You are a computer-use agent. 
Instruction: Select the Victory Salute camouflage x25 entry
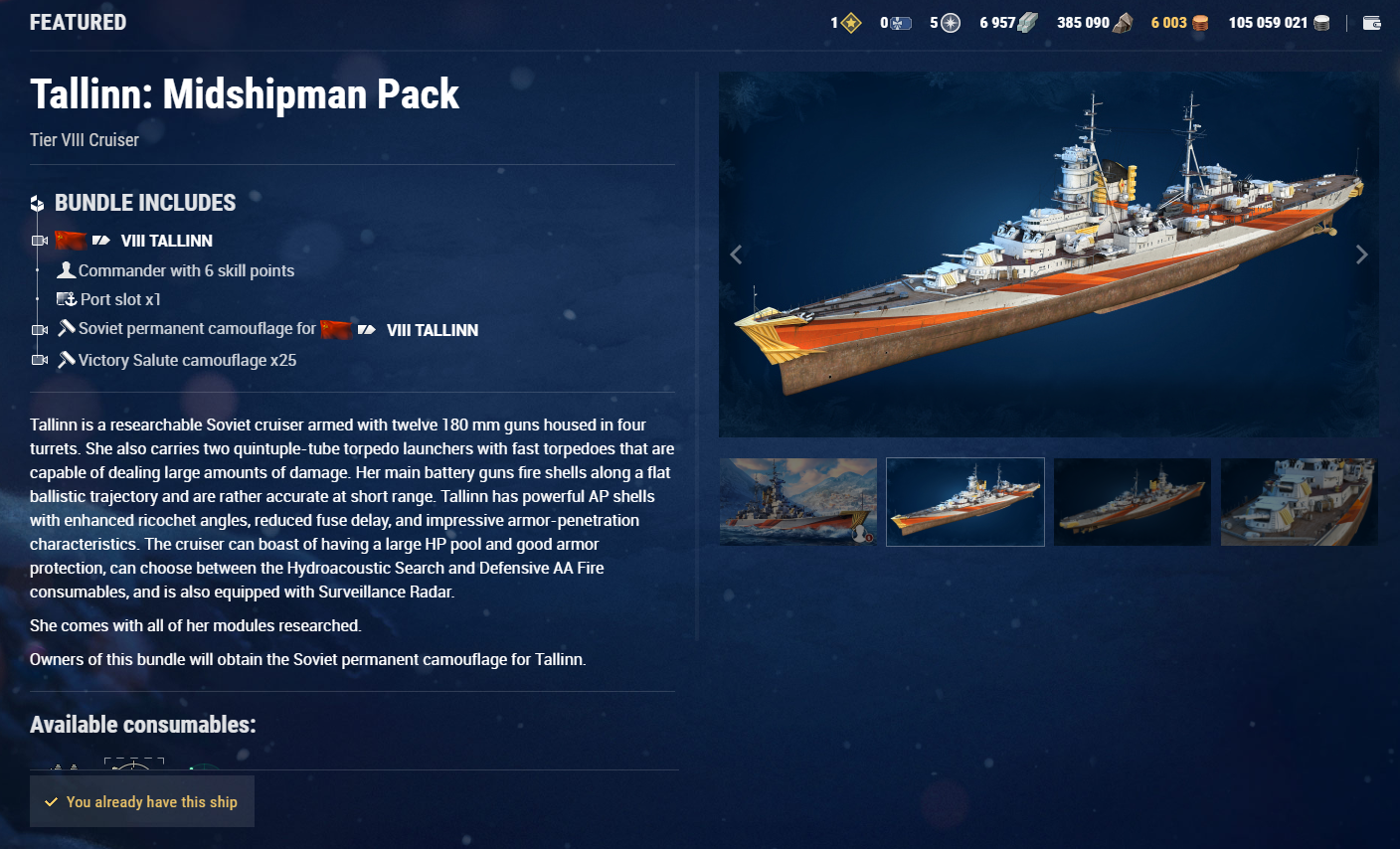187,360
